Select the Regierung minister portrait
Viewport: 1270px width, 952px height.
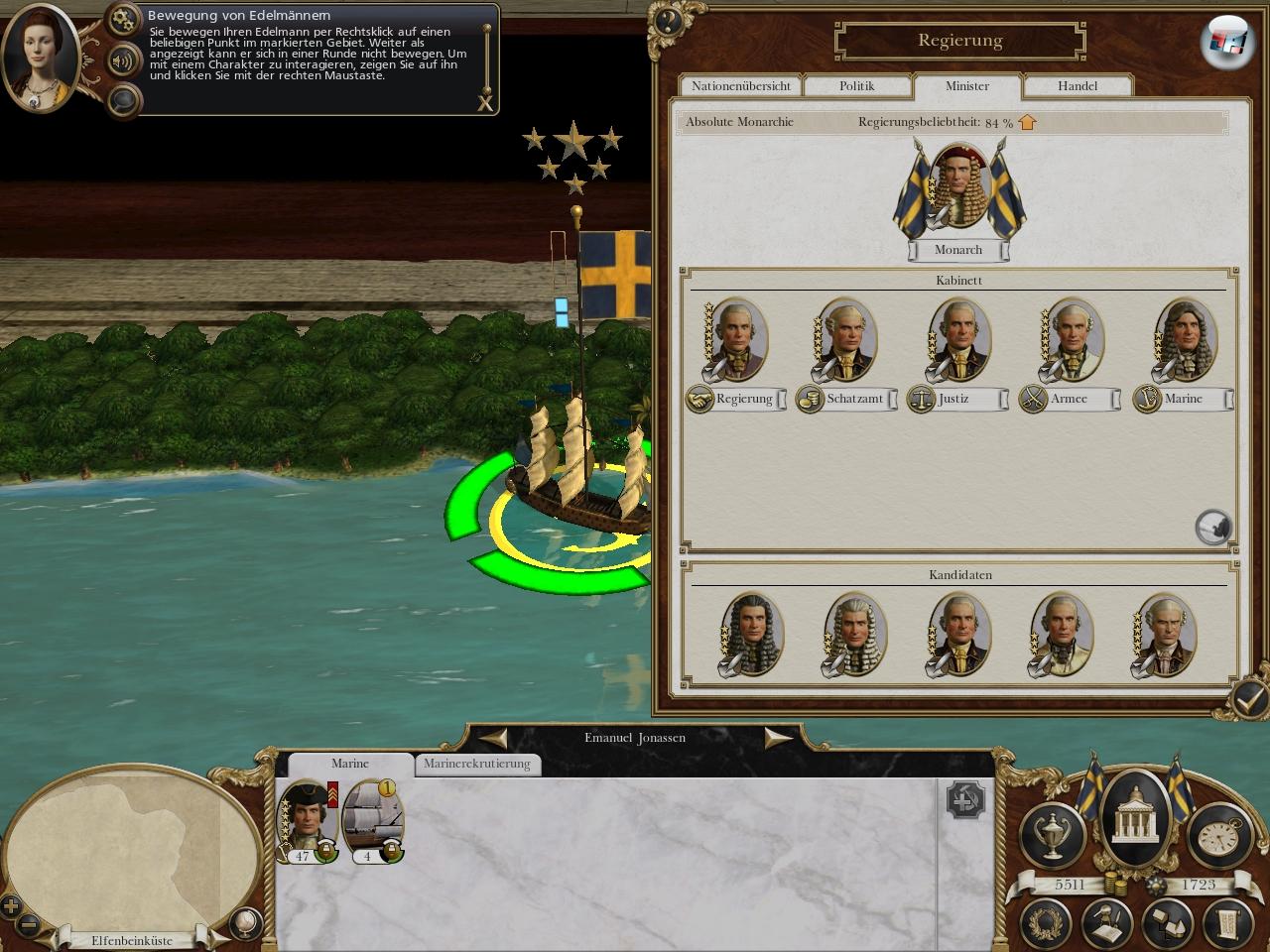pos(736,339)
